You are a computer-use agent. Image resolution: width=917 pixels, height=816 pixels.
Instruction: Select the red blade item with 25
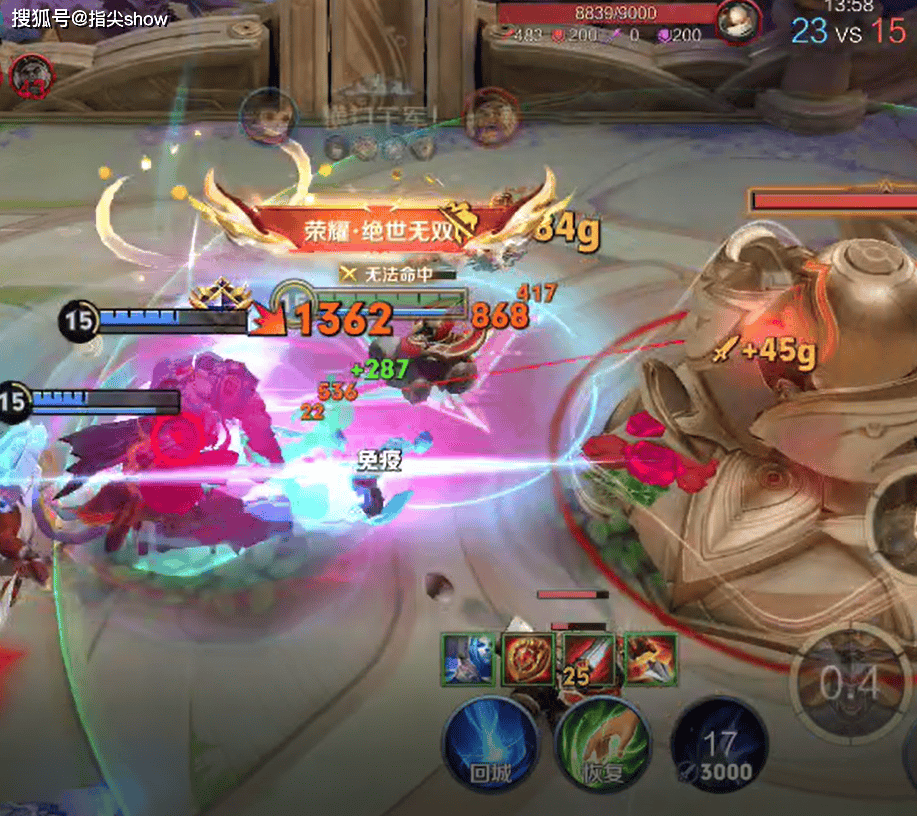[588, 660]
